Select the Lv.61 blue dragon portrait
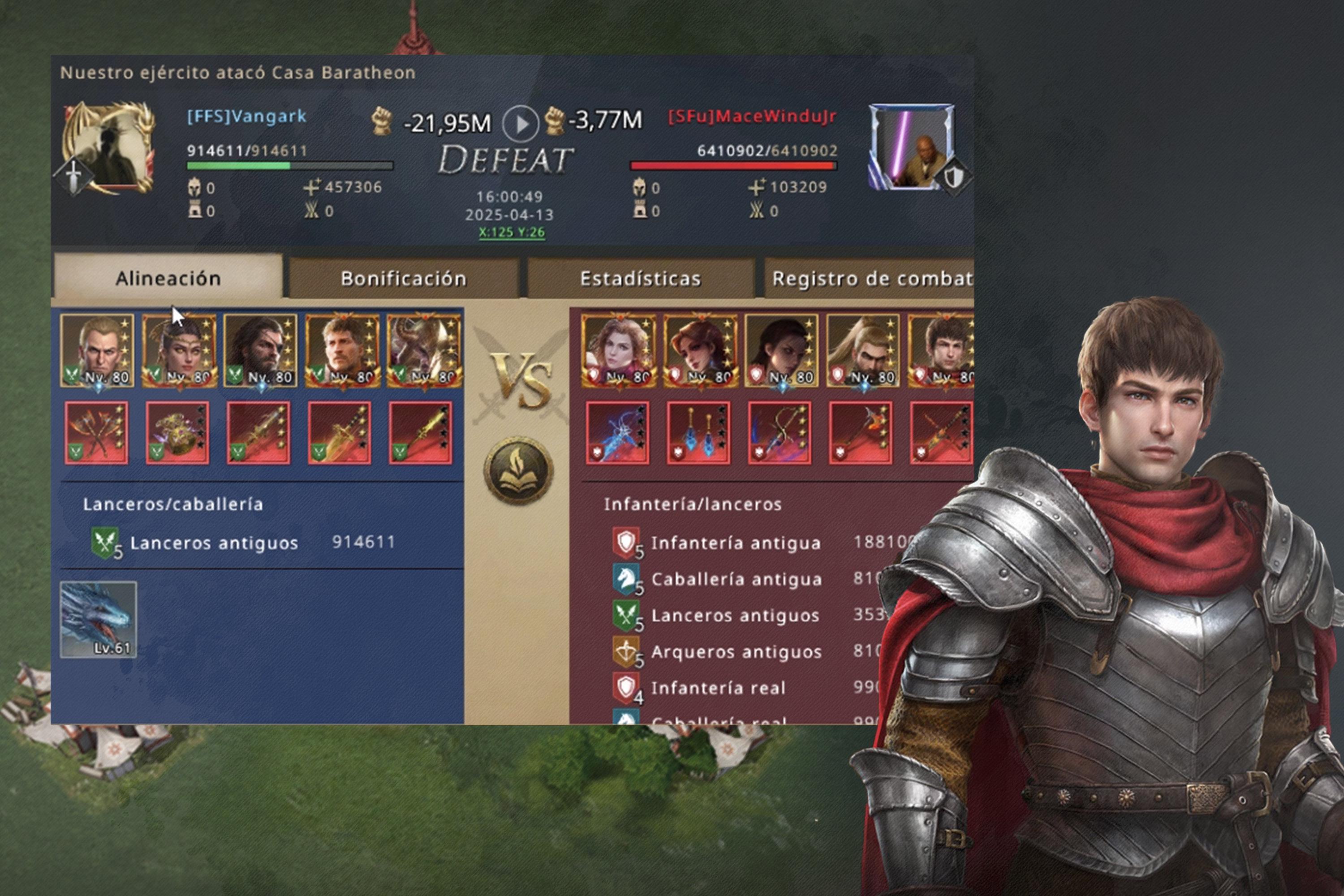The height and width of the screenshot is (896, 1344). tap(98, 620)
